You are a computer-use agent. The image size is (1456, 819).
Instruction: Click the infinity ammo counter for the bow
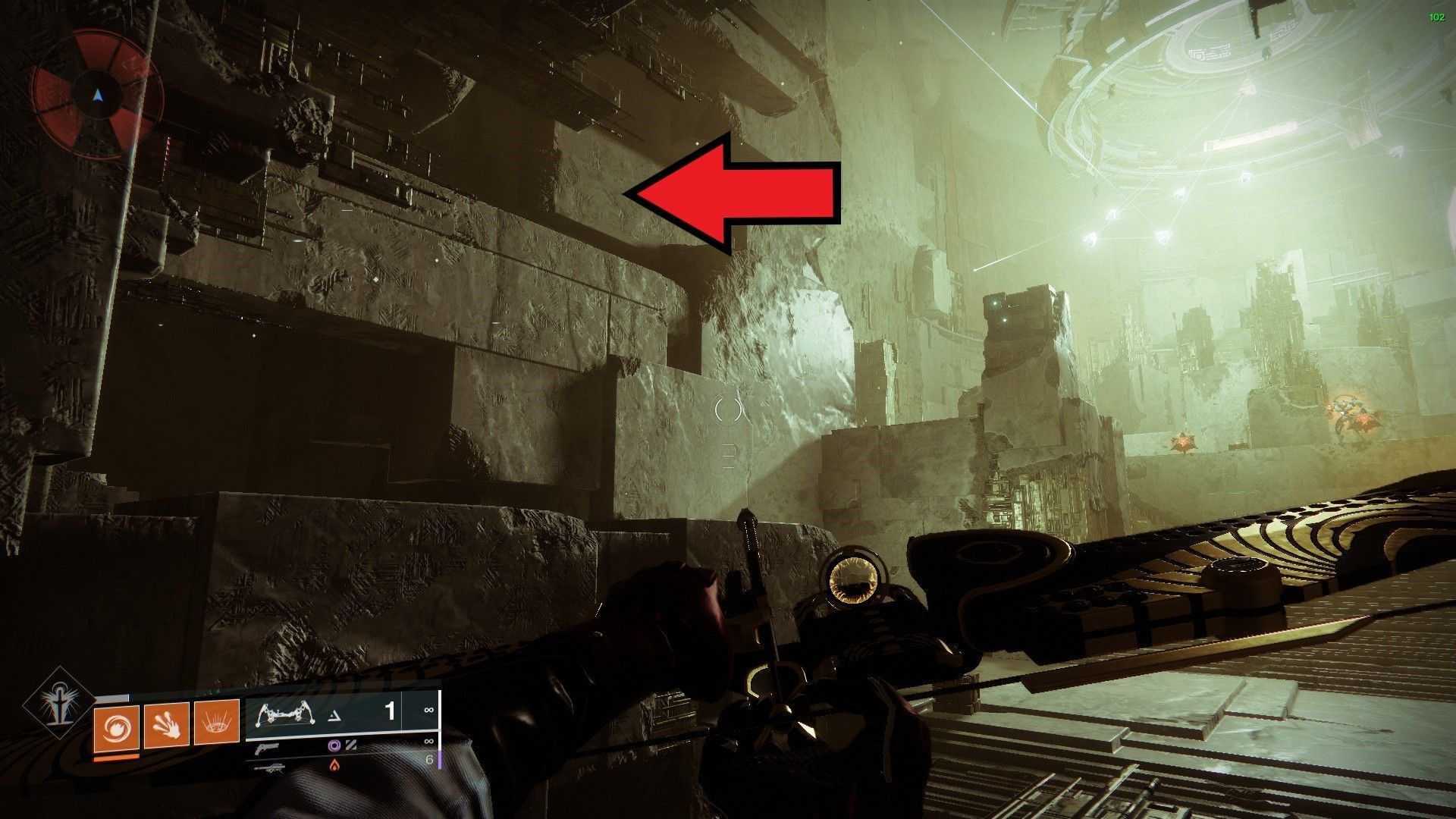(x=428, y=710)
